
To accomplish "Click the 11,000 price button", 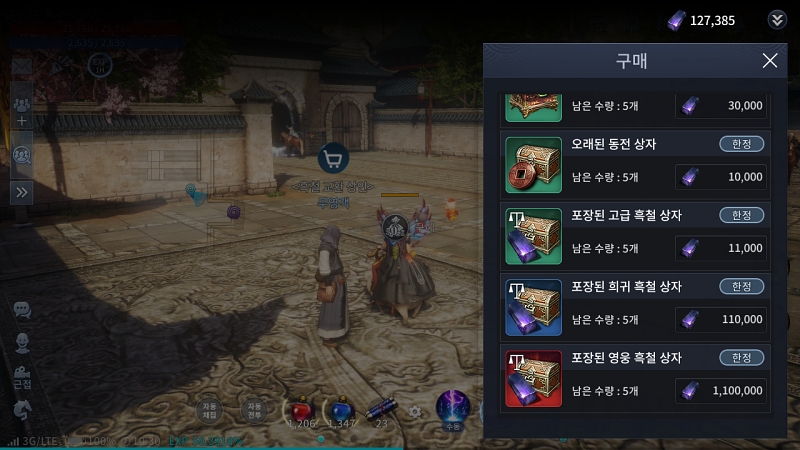I will 721,248.
